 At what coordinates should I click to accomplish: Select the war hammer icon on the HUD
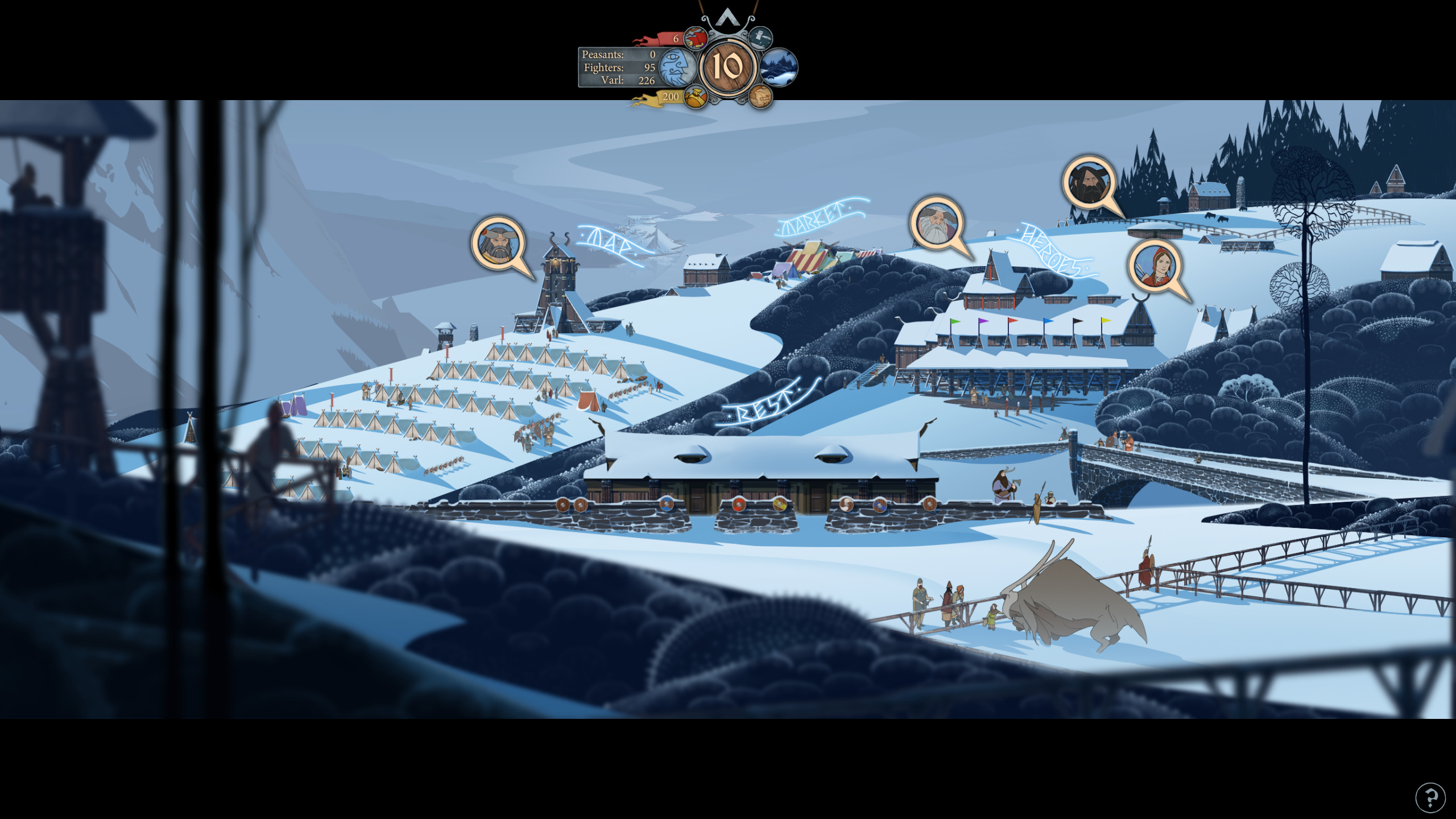tap(760, 38)
